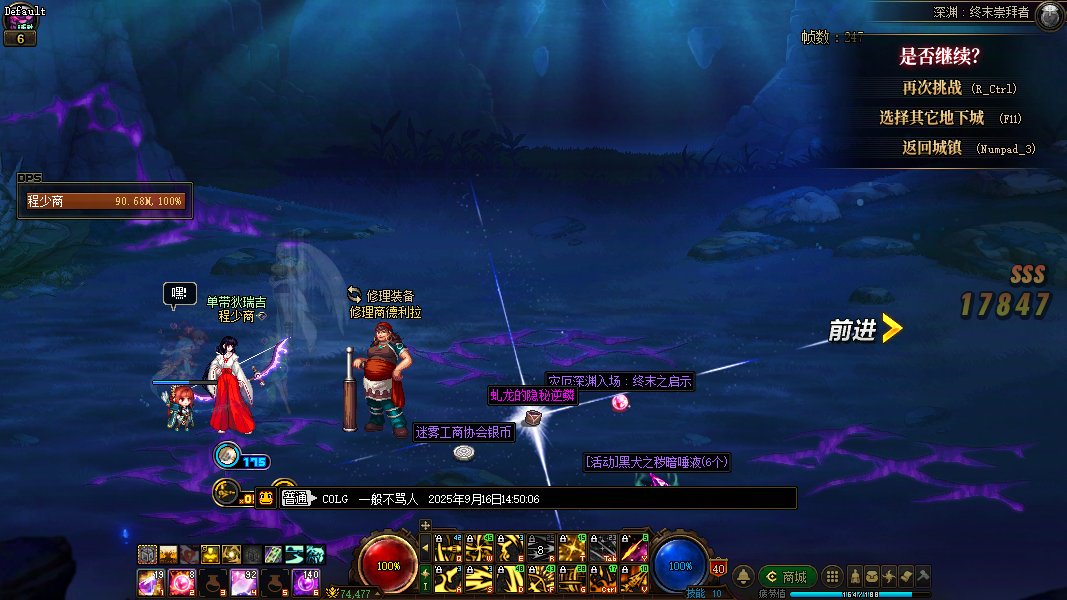Click the bell notification icon
The width and height of the screenshot is (1067, 600).
(743, 577)
